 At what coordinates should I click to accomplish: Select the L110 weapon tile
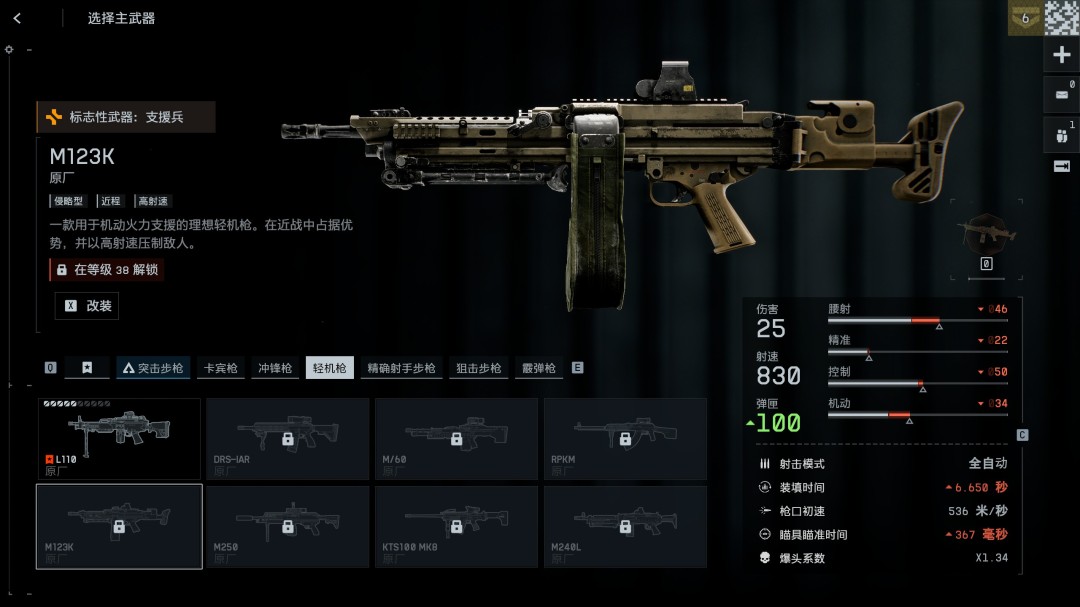pos(119,438)
